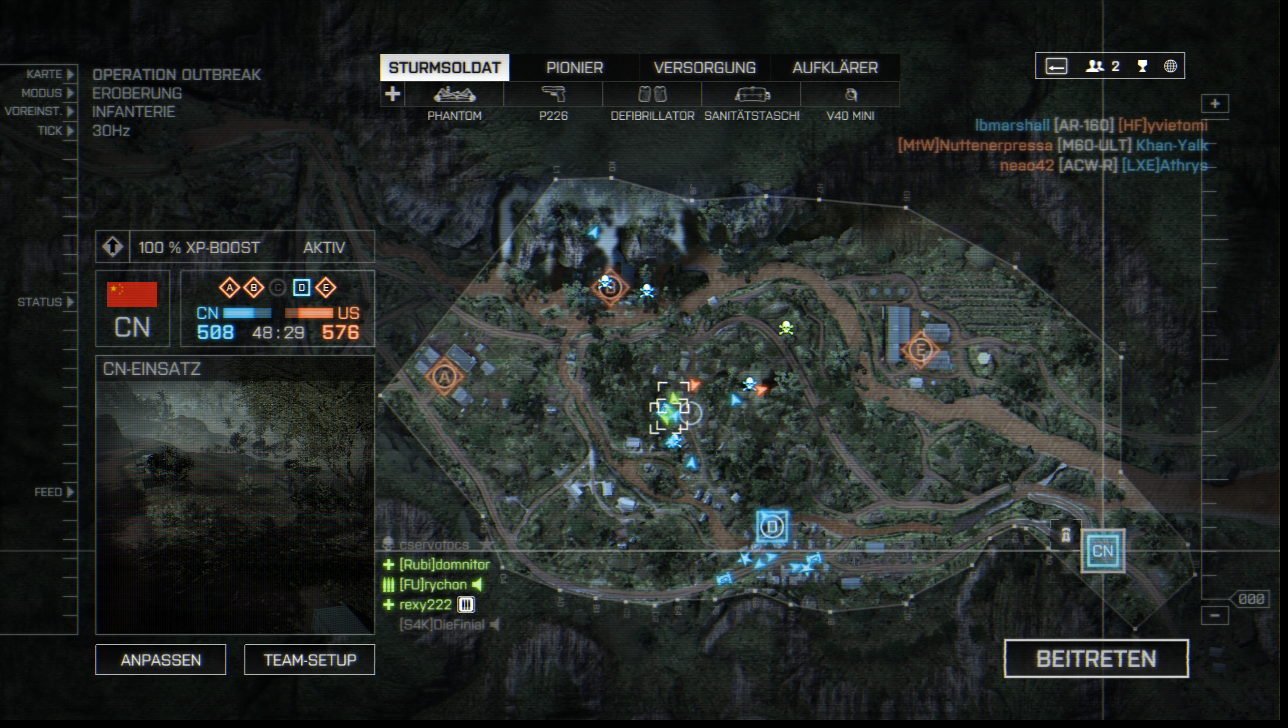The height and width of the screenshot is (728, 1288).
Task: Switch to the Sturmsoldat class tab
Action: click(444, 68)
